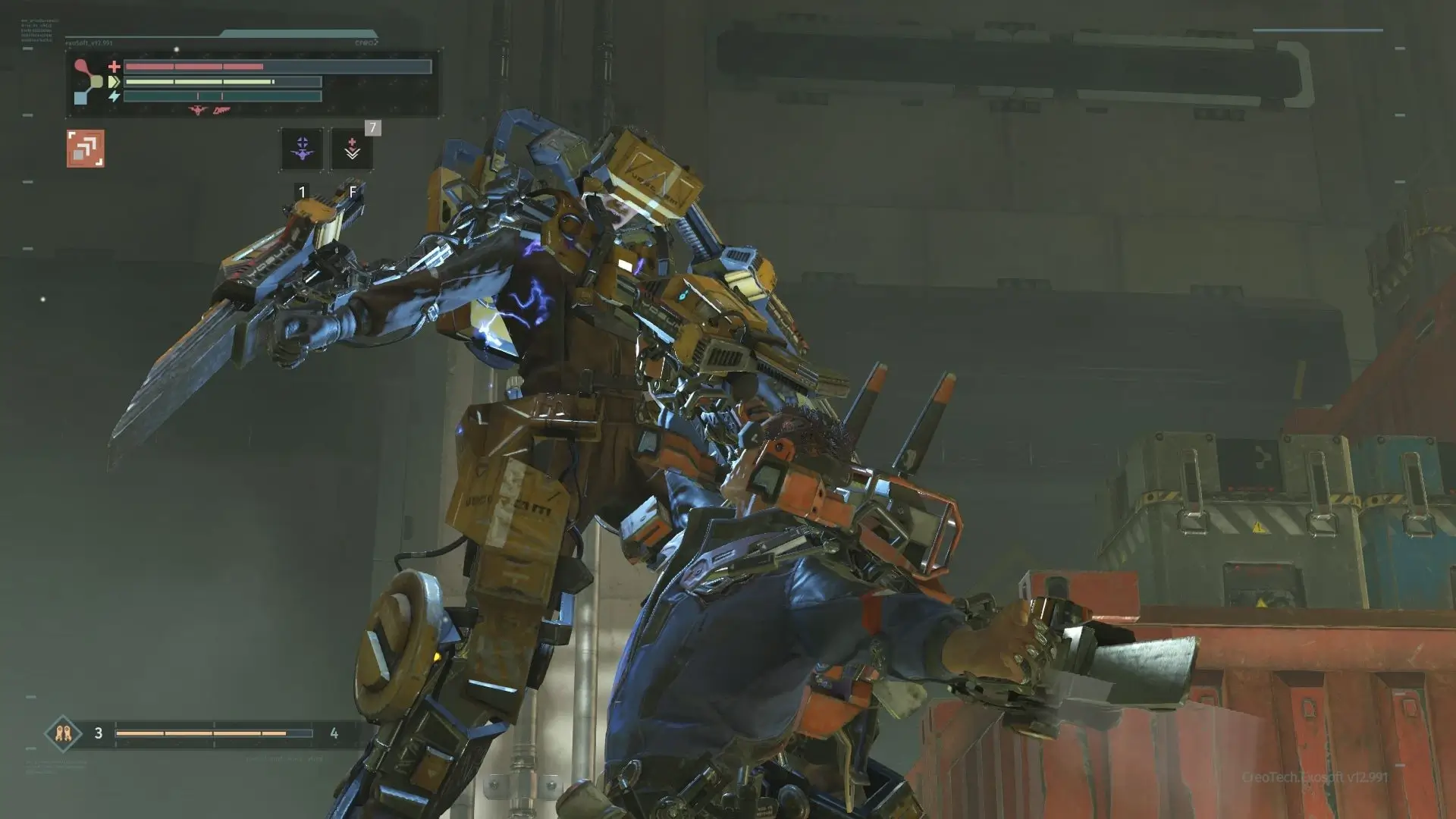This screenshot has width=1456, height=819.
Task: Open the exoSoft_v12.991 header label
Action: click(x=89, y=43)
